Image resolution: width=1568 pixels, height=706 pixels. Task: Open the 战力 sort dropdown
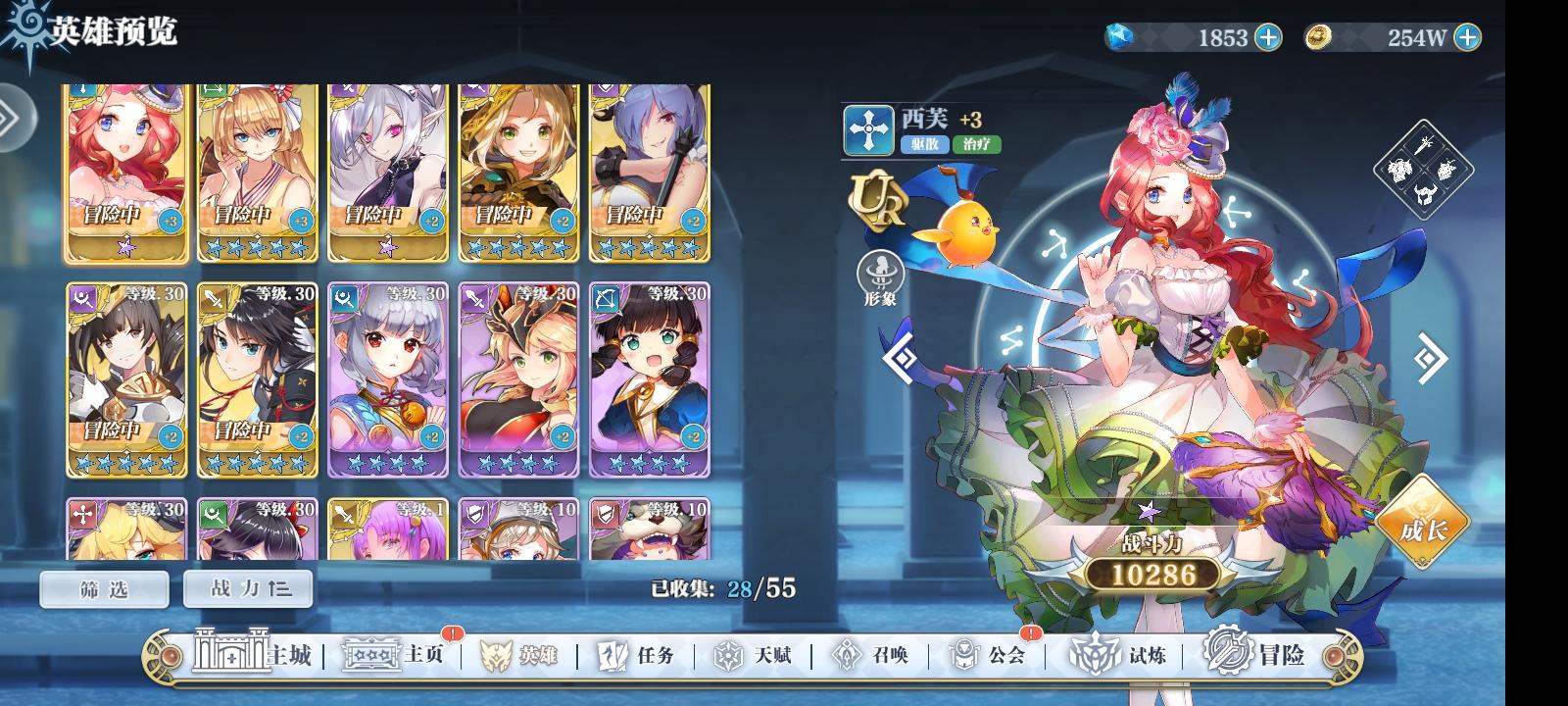tap(248, 588)
